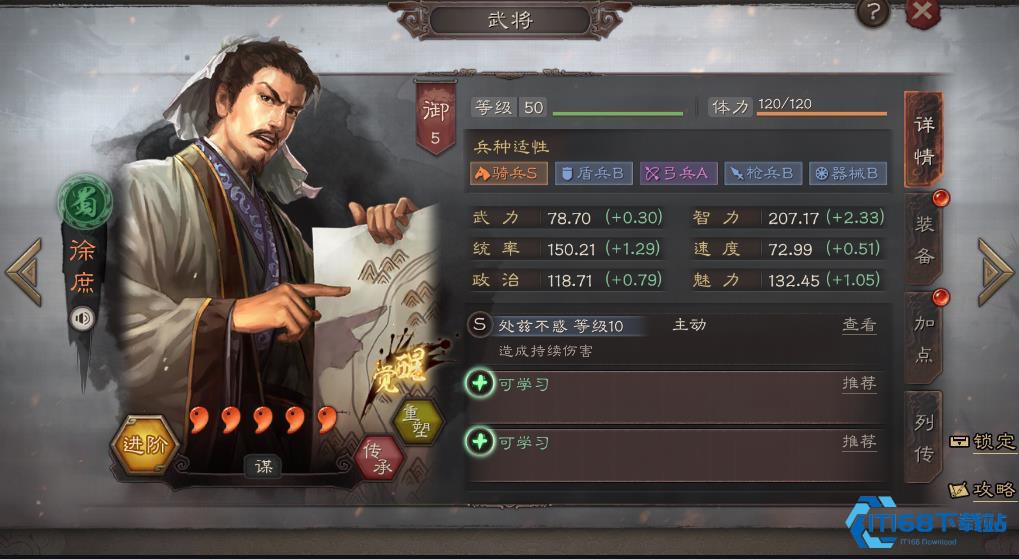Open the question mark help button
The image size is (1019, 559).
click(x=873, y=12)
